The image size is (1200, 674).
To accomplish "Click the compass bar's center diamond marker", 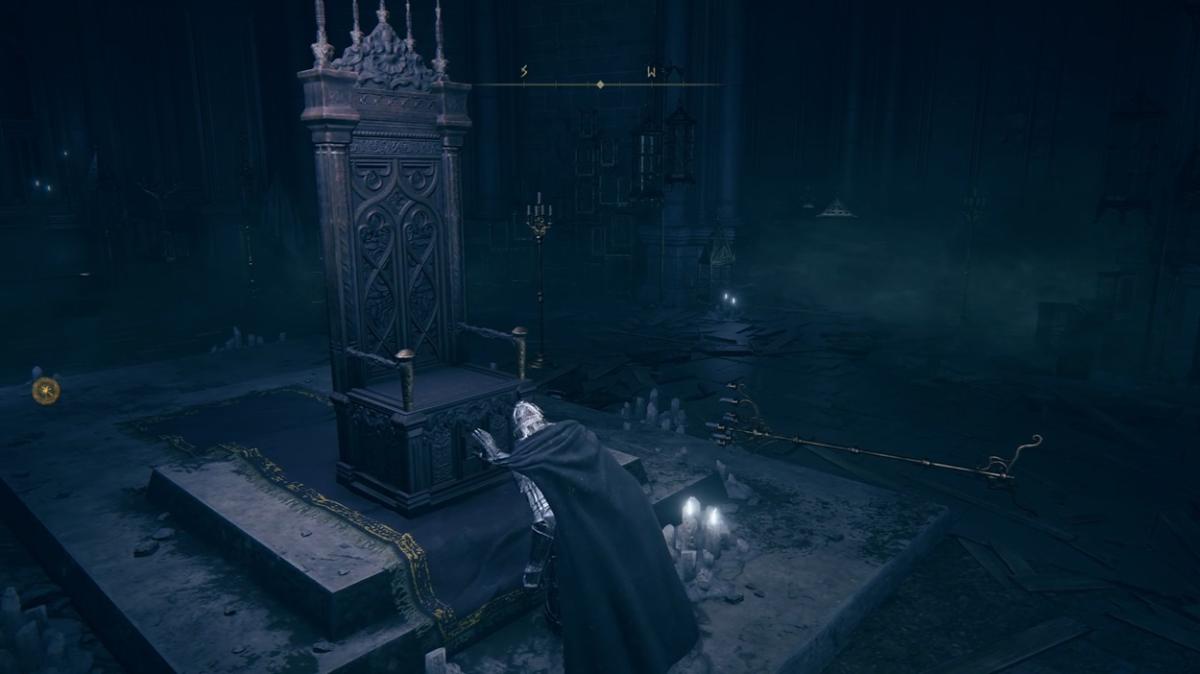I will (599, 84).
